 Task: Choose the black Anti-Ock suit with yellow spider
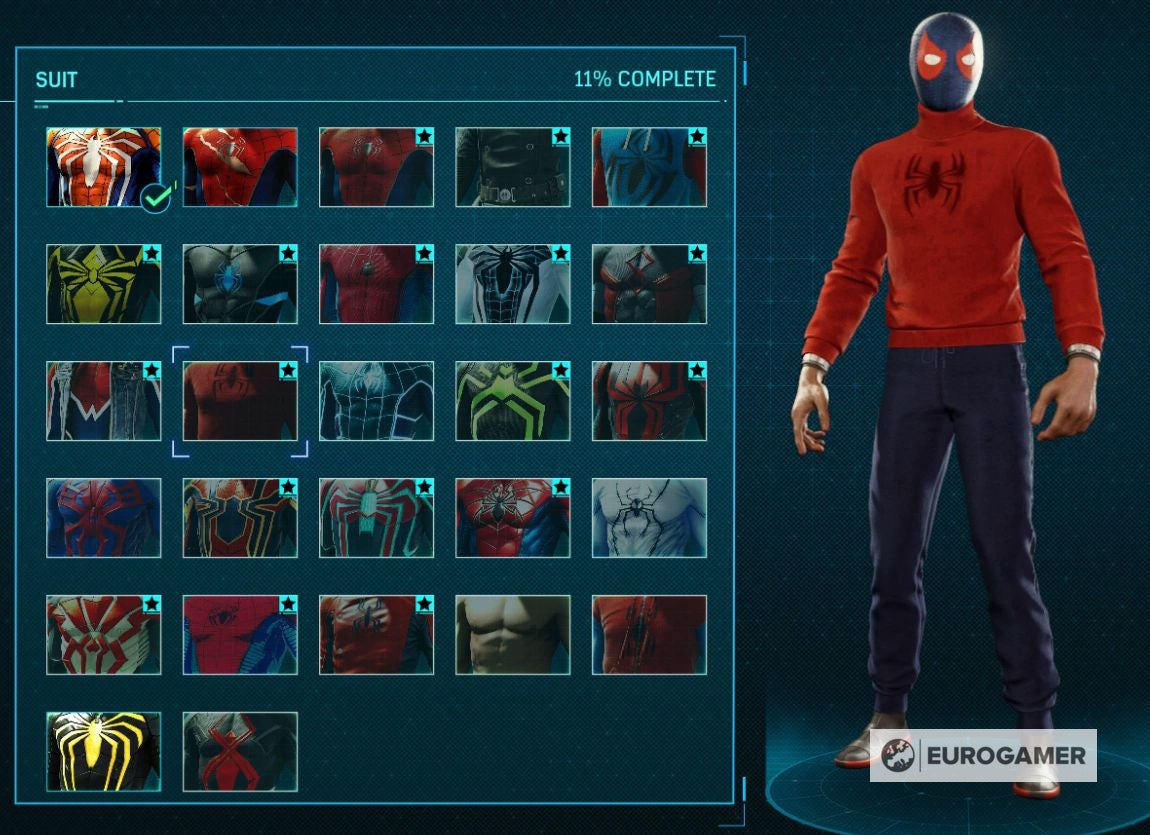pos(103,752)
